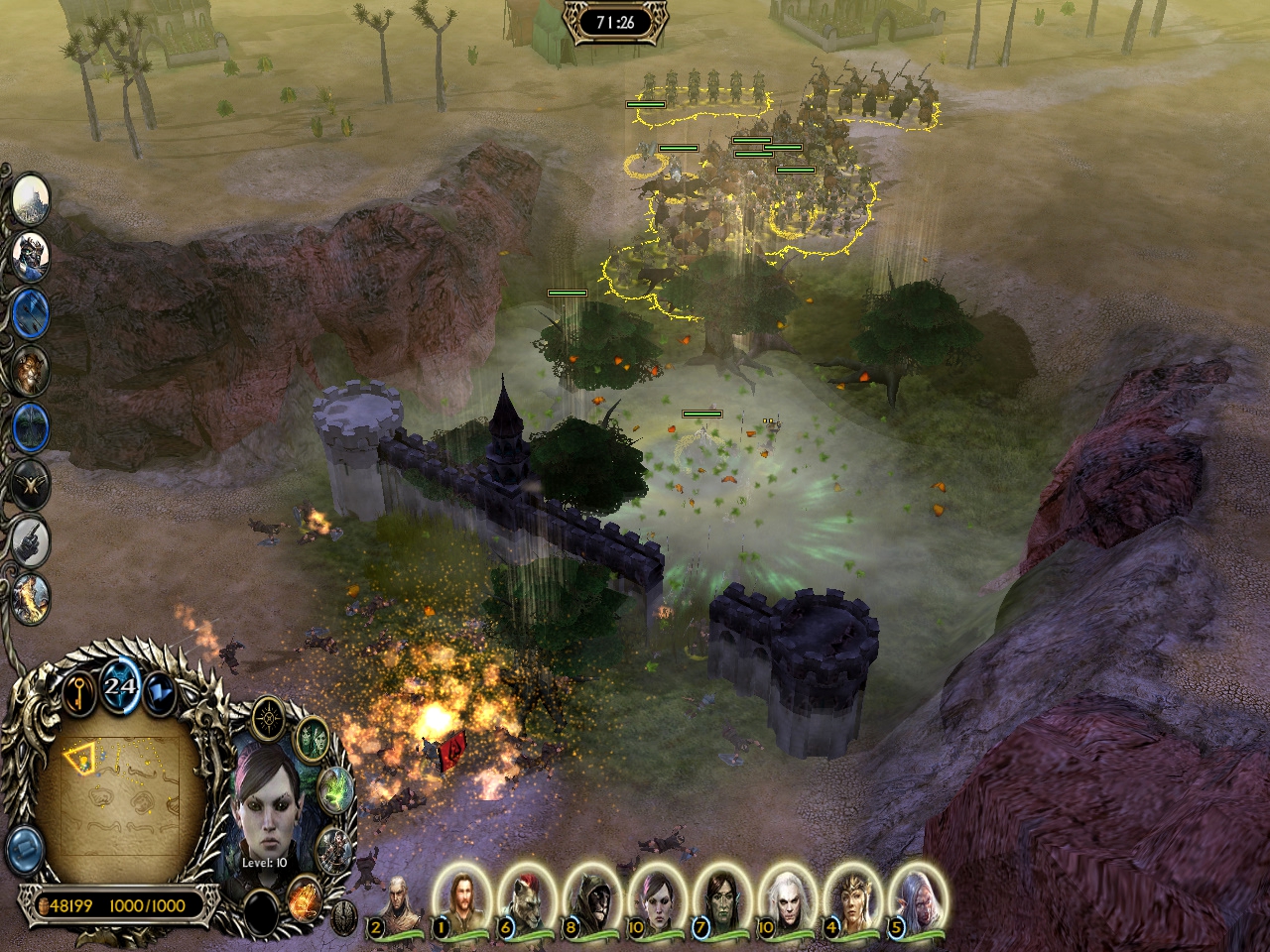Viewport: 1270px width, 952px height.
Task: Activate the compass star stance ability
Action: click(269, 718)
